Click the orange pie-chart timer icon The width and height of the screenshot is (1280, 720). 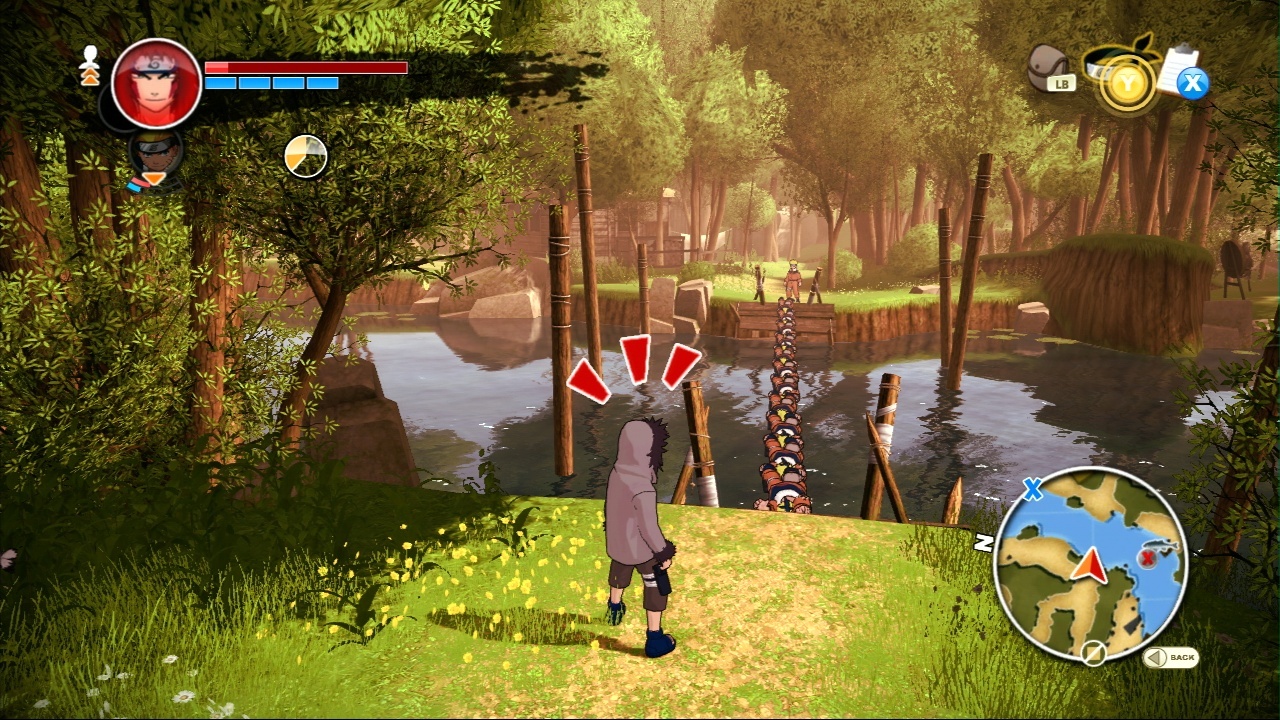tap(306, 156)
